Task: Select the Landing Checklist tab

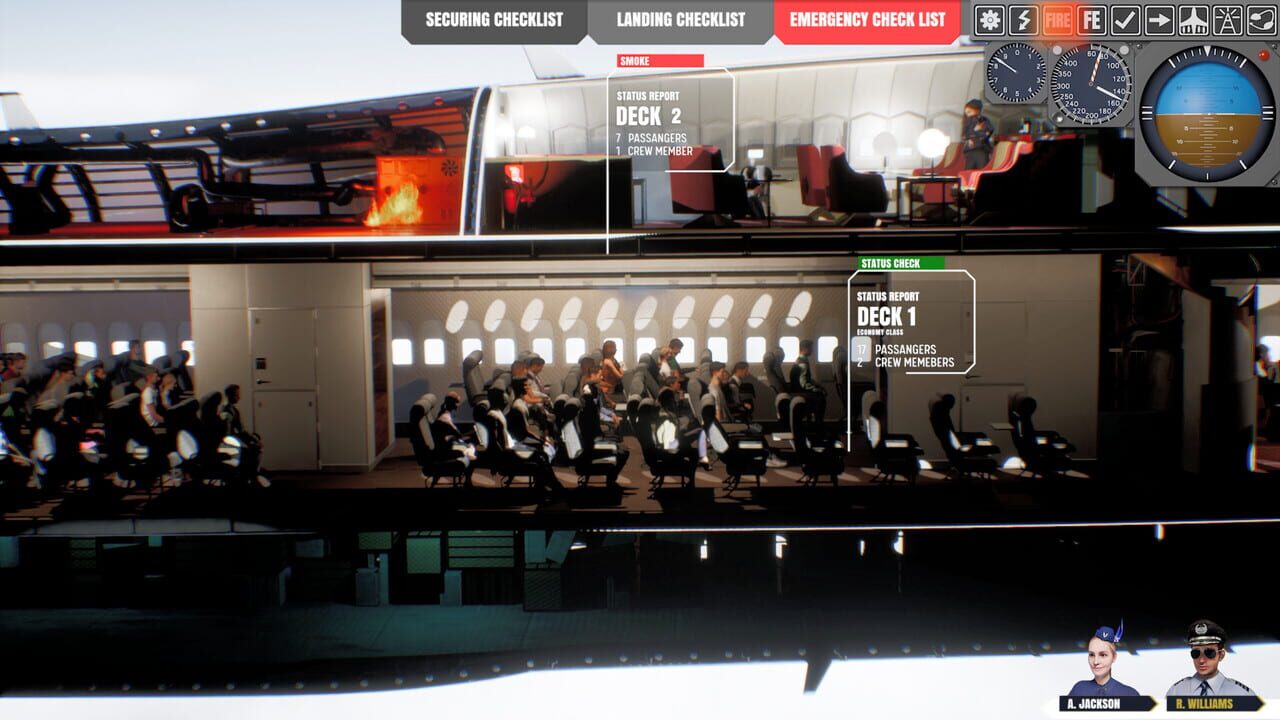Action: (x=680, y=18)
